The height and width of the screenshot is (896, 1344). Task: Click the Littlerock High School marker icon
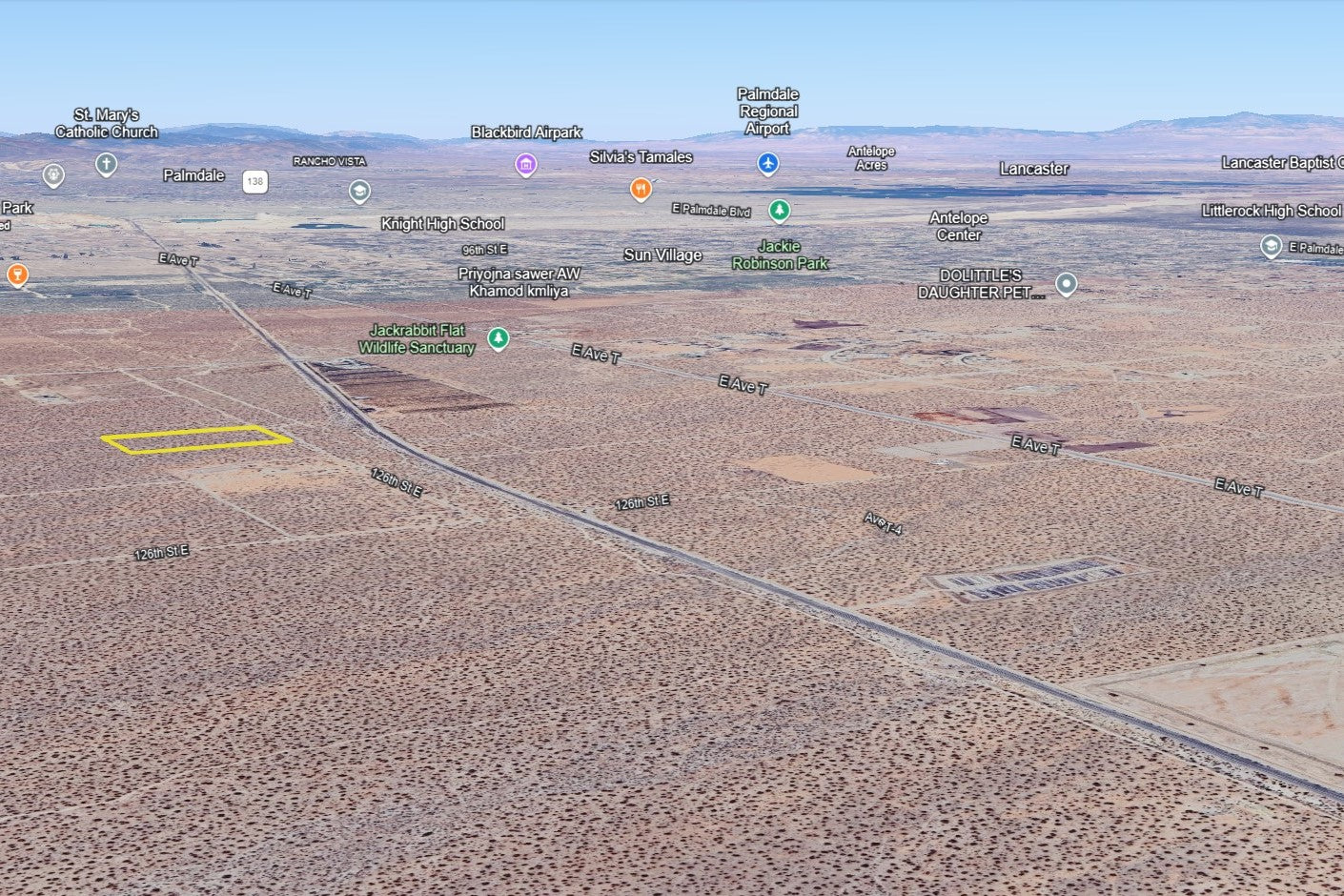coord(1271,246)
